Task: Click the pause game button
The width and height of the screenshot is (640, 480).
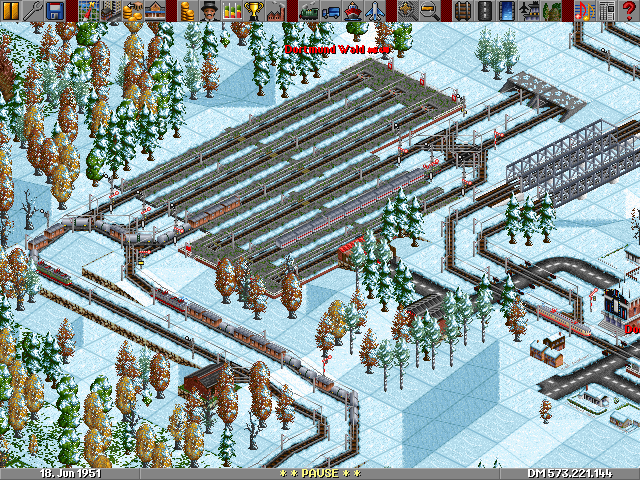Action: click(x=11, y=10)
